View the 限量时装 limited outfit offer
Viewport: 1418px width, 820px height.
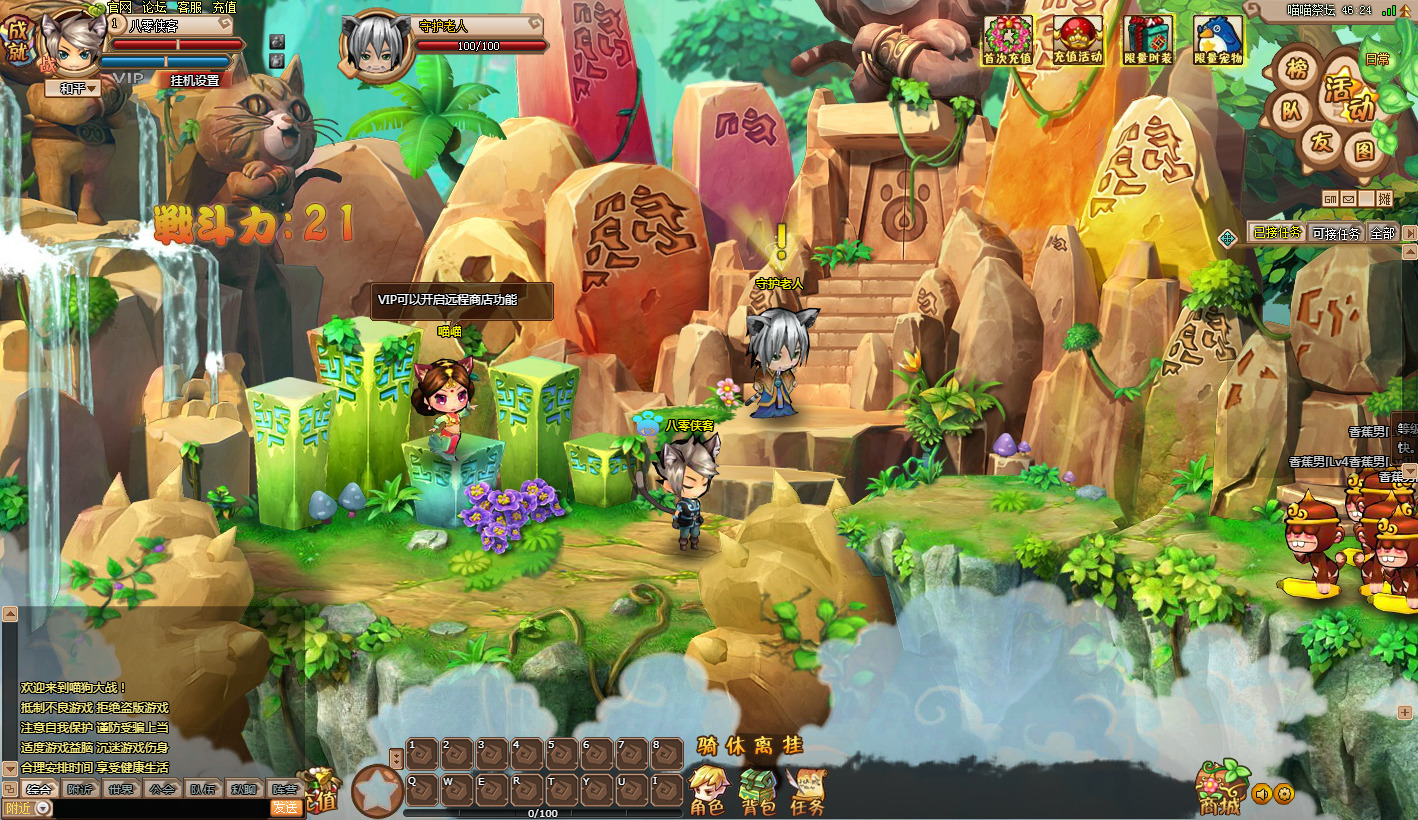point(1148,40)
